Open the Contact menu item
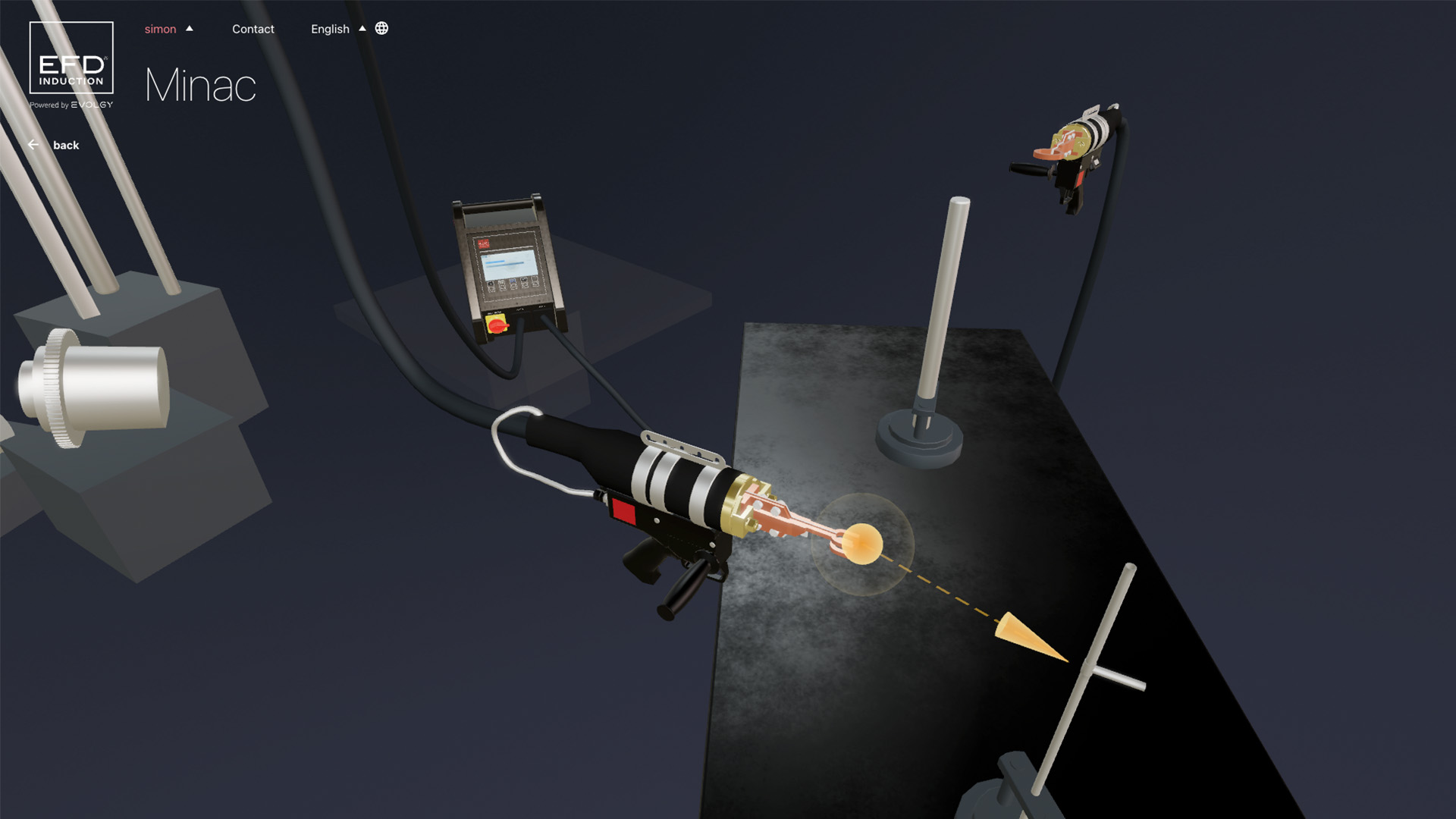 click(253, 29)
